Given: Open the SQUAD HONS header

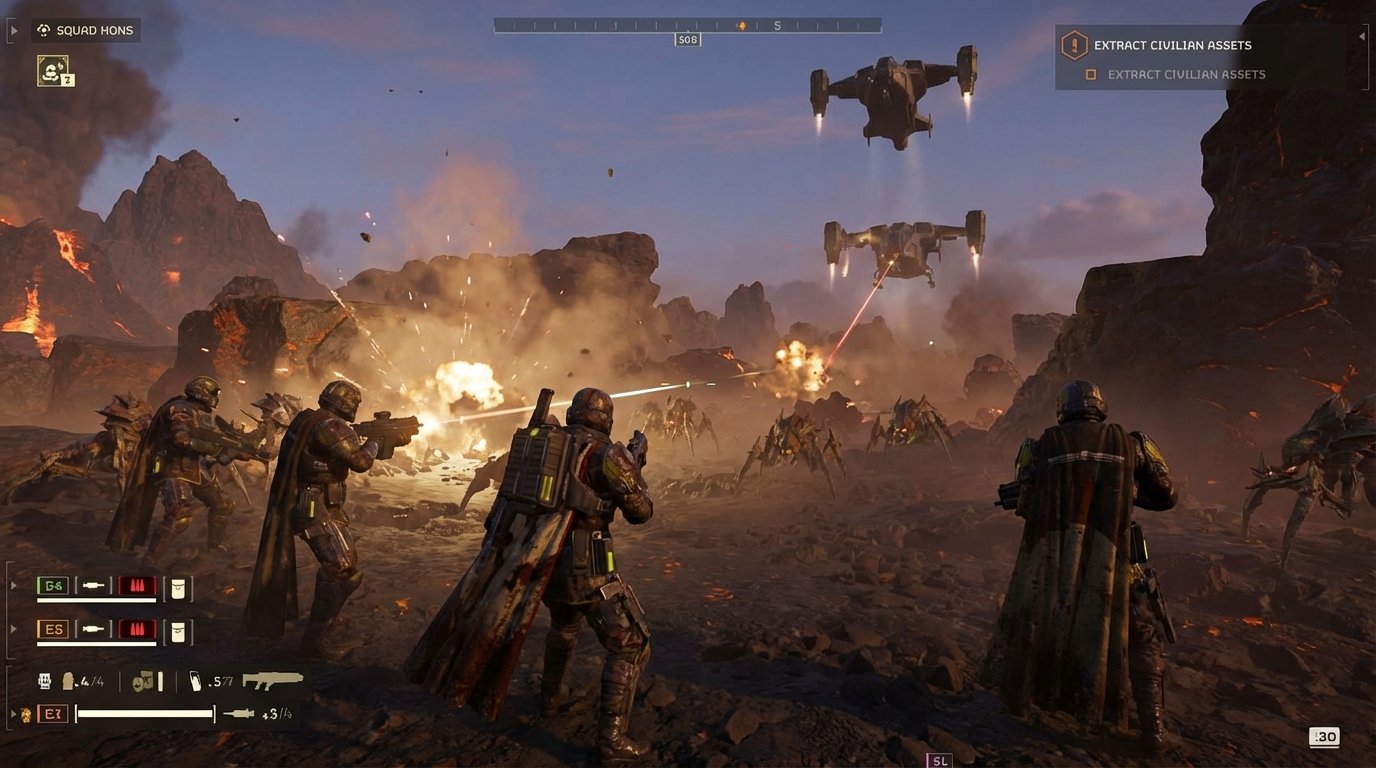Looking at the screenshot, I should tap(96, 29).
